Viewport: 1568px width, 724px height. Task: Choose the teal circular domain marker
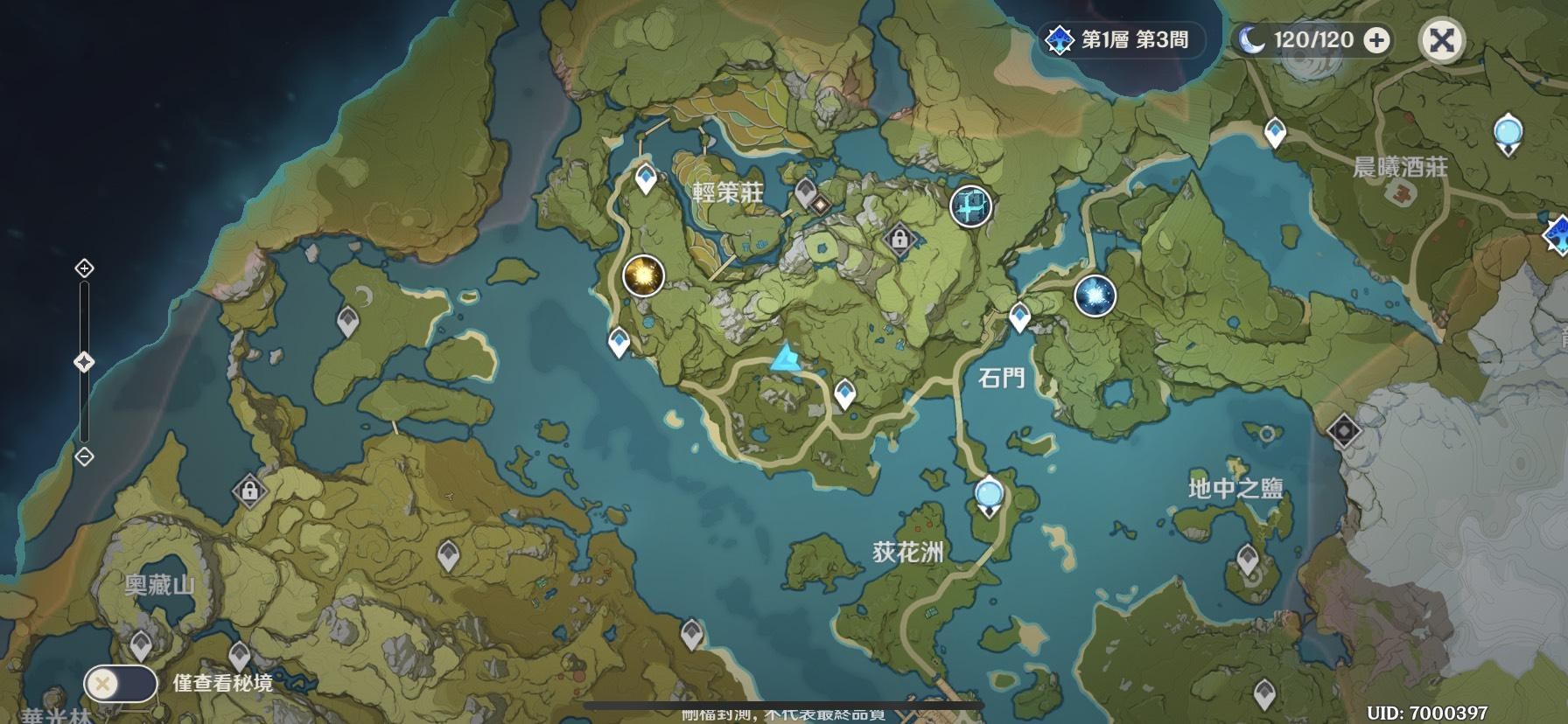[970, 206]
